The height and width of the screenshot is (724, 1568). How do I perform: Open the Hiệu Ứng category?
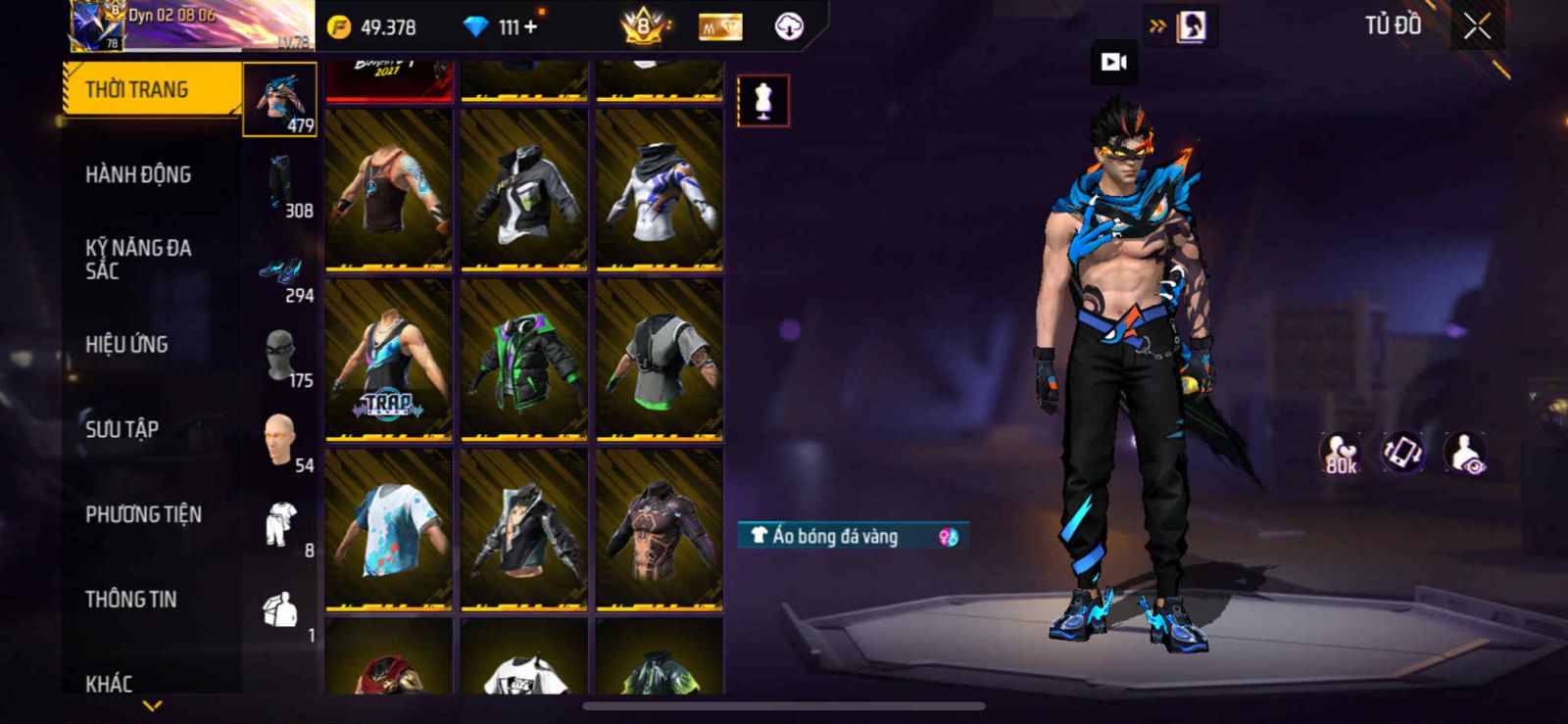click(126, 344)
